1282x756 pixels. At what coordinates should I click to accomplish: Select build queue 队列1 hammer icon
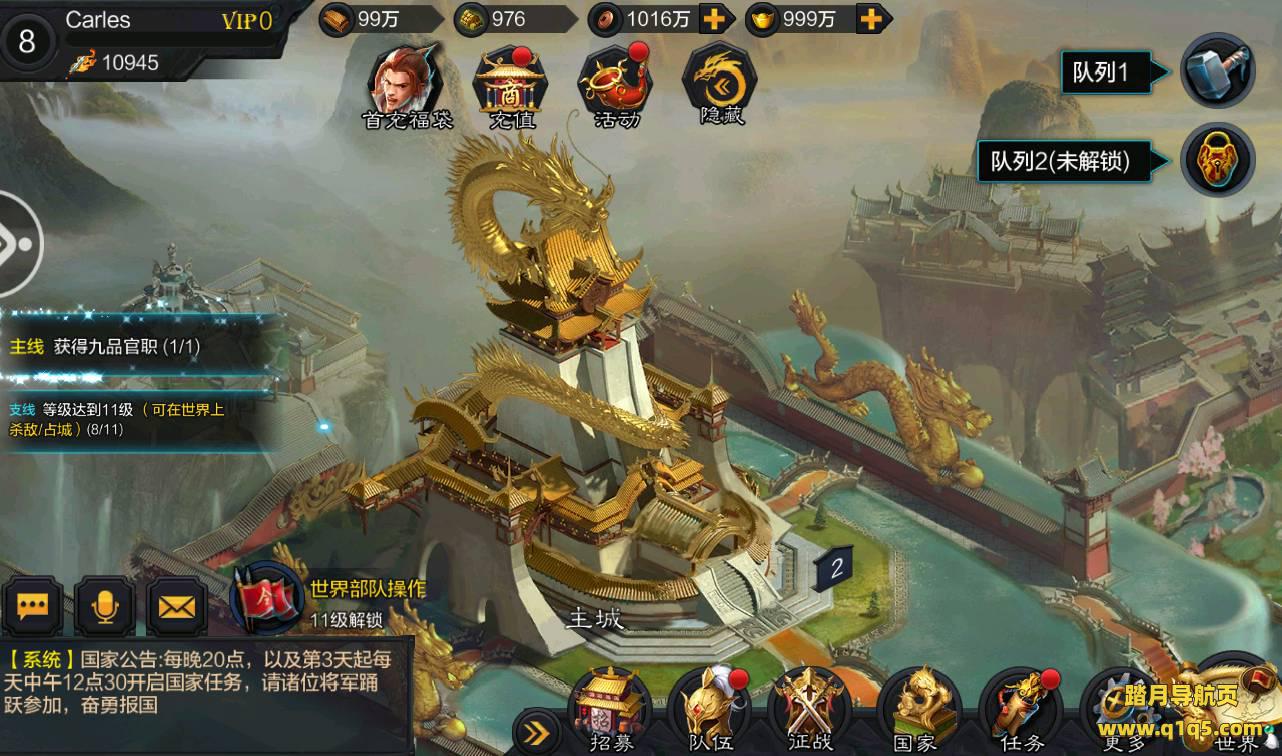click(1217, 71)
